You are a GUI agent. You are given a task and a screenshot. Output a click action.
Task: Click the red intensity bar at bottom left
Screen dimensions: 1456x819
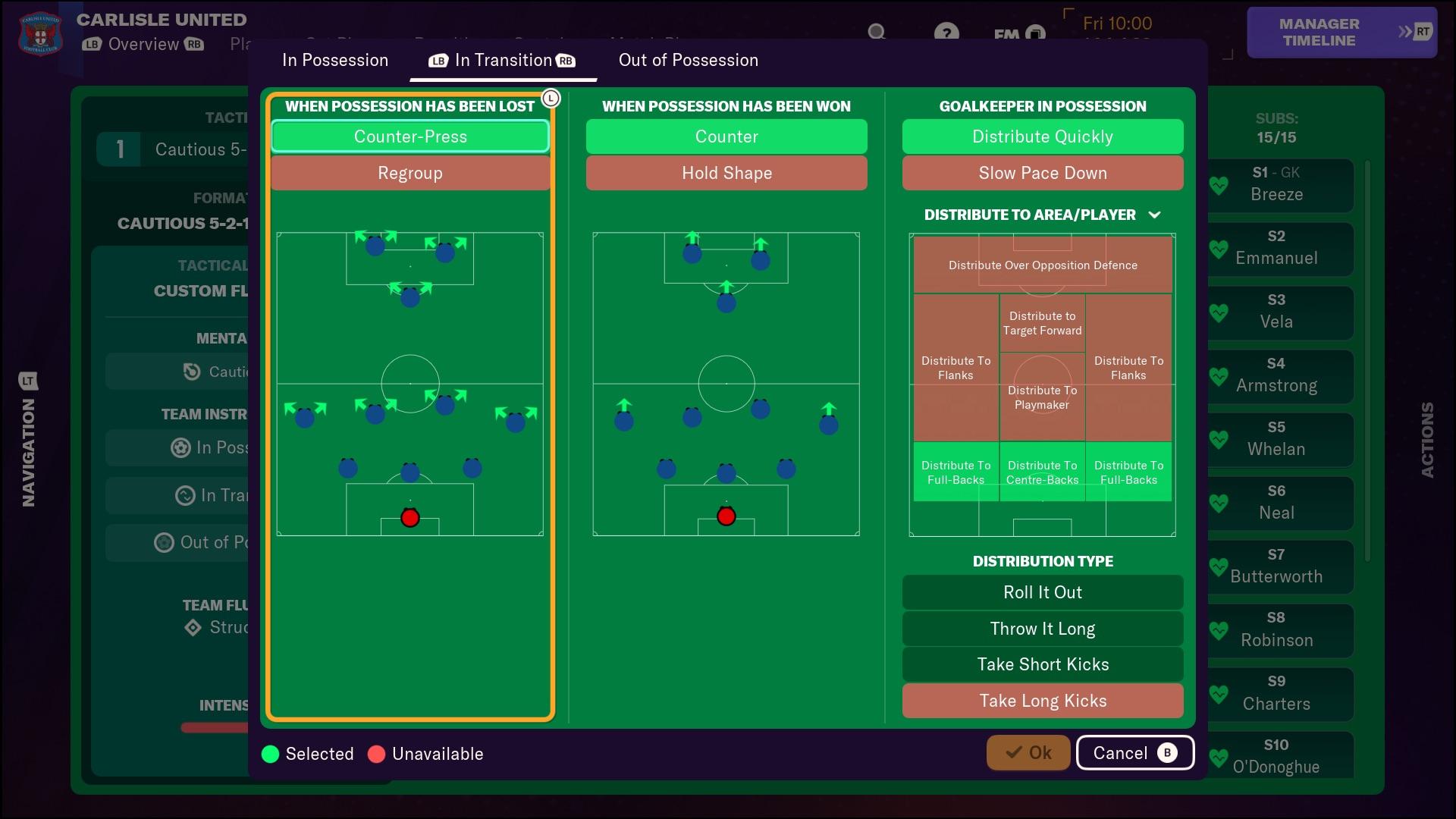tap(213, 728)
